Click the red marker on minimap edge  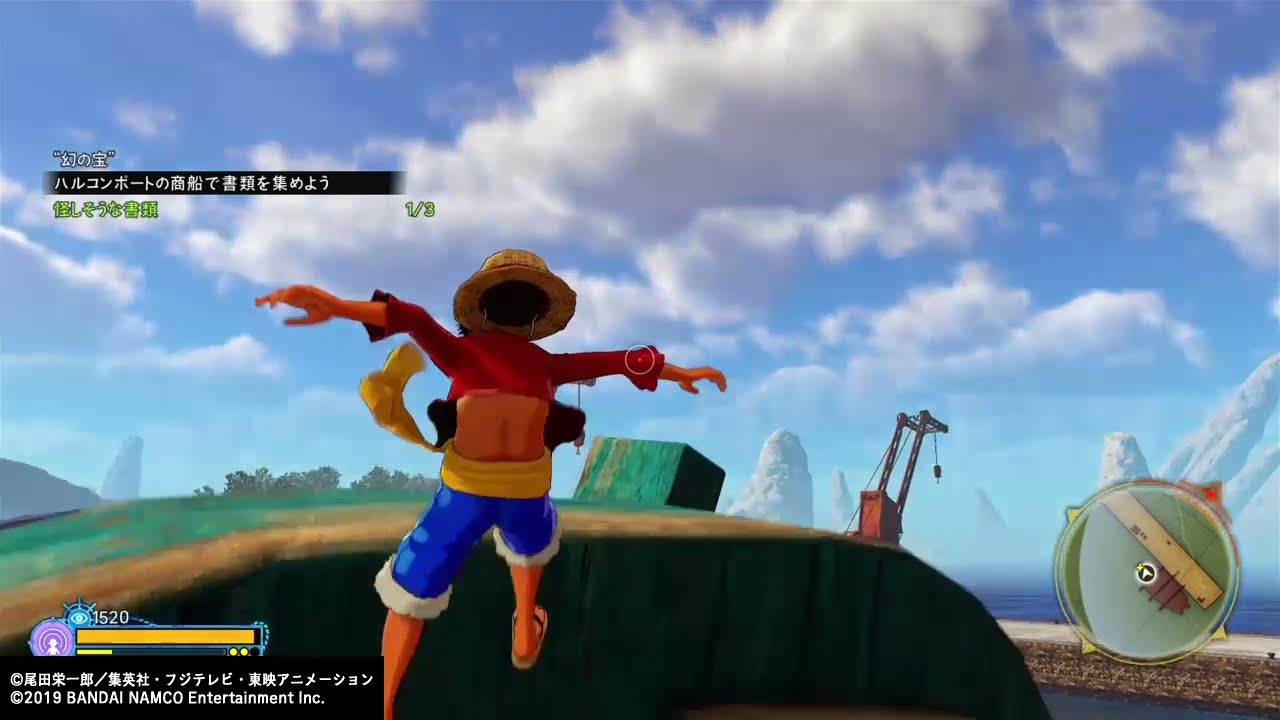[x=1211, y=492]
